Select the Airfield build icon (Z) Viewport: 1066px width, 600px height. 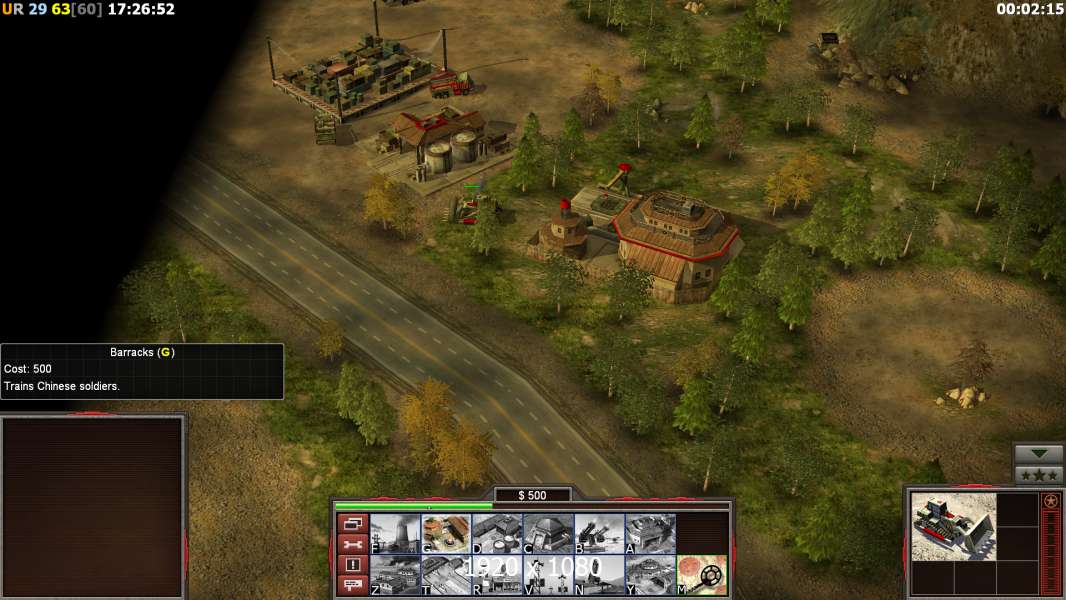394,575
